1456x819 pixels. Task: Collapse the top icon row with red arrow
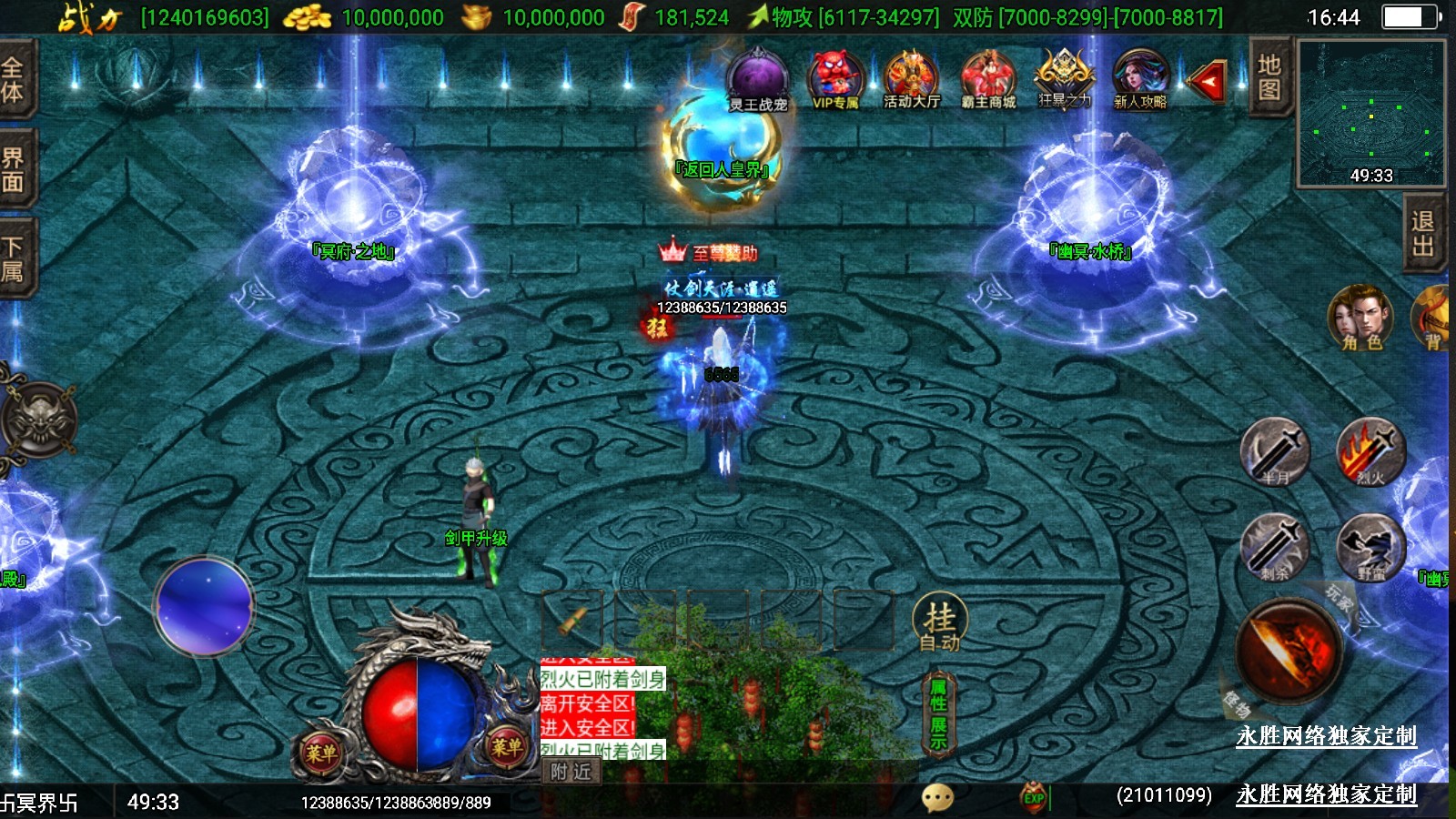tap(1208, 83)
